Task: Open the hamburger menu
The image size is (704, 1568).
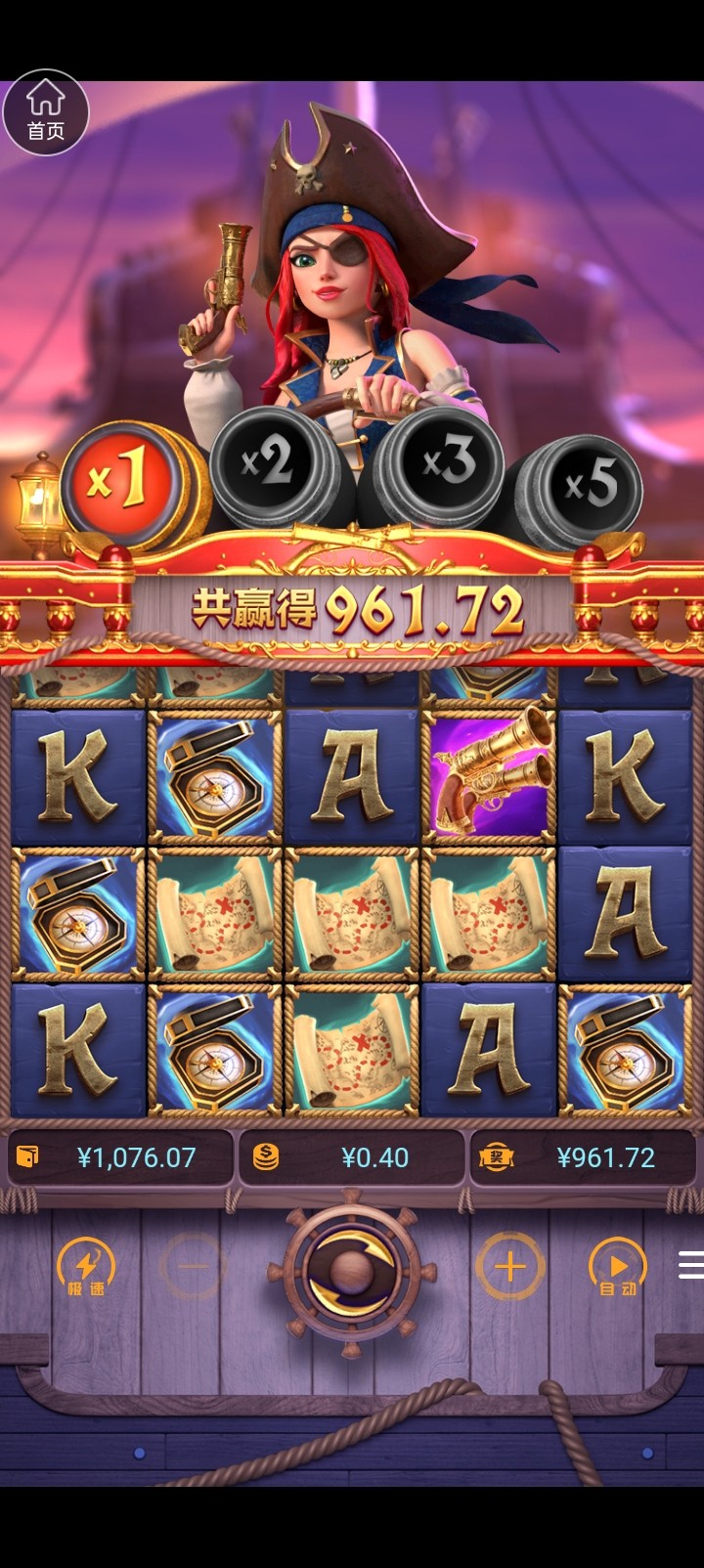Action: [690, 1266]
